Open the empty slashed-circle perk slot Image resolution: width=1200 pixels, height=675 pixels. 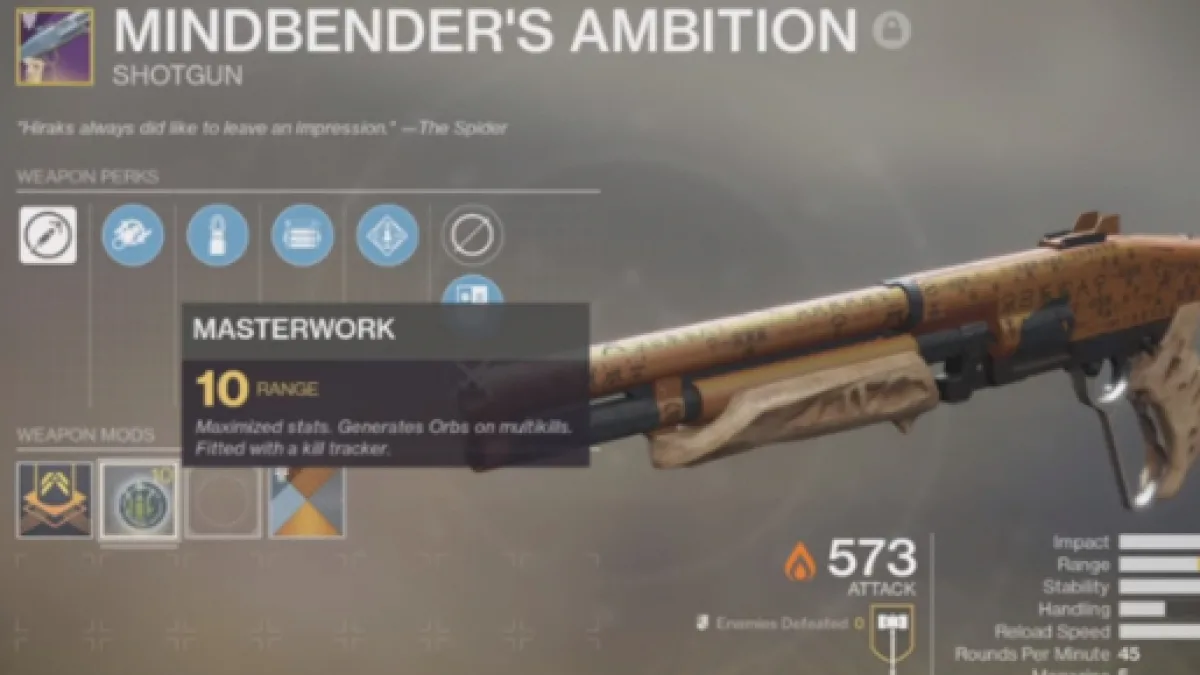(x=472, y=235)
